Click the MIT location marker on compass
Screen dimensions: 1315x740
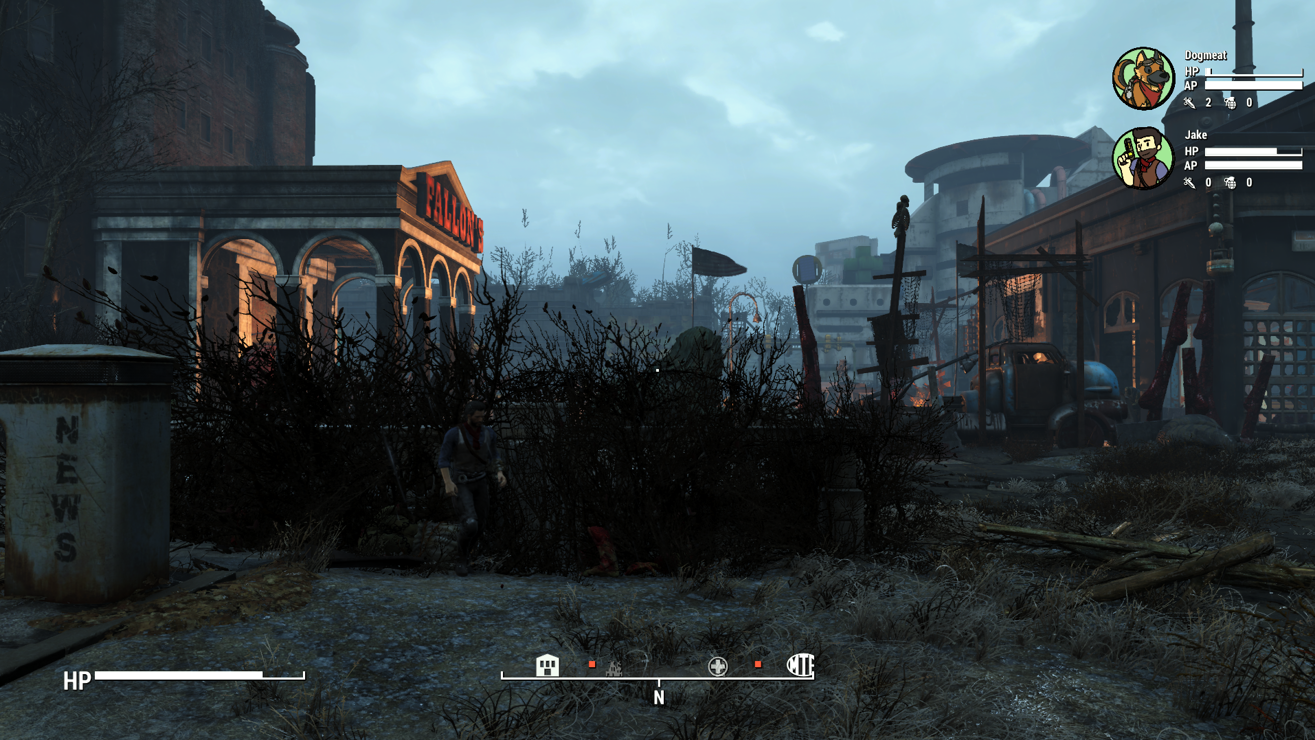point(800,665)
